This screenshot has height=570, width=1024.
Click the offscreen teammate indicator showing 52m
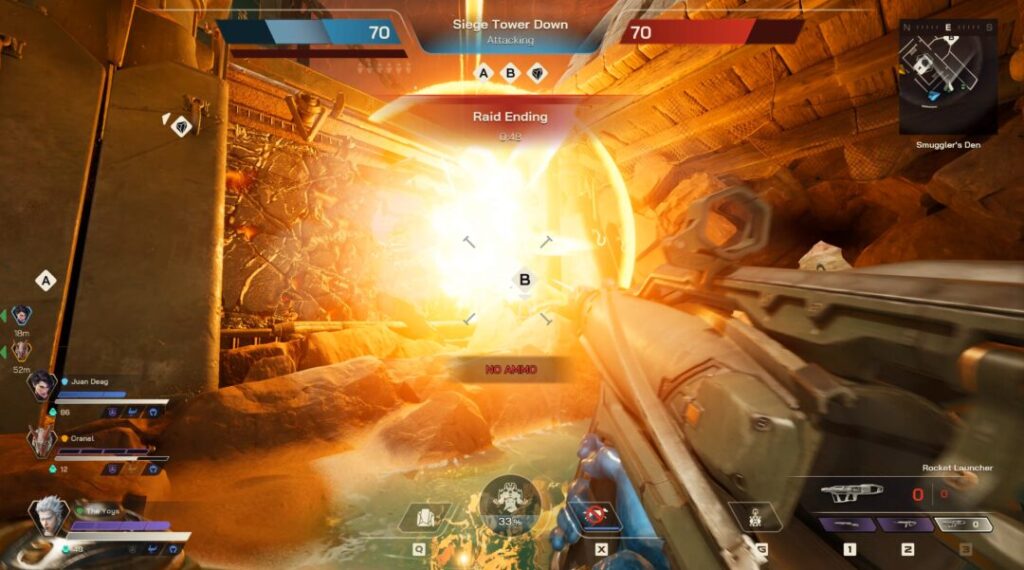pos(22,351)
